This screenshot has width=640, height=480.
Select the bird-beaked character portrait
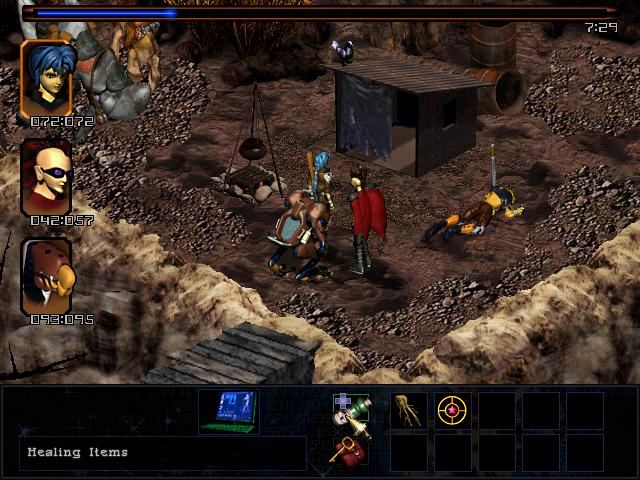pyautogui.click(x=46, y=277)
